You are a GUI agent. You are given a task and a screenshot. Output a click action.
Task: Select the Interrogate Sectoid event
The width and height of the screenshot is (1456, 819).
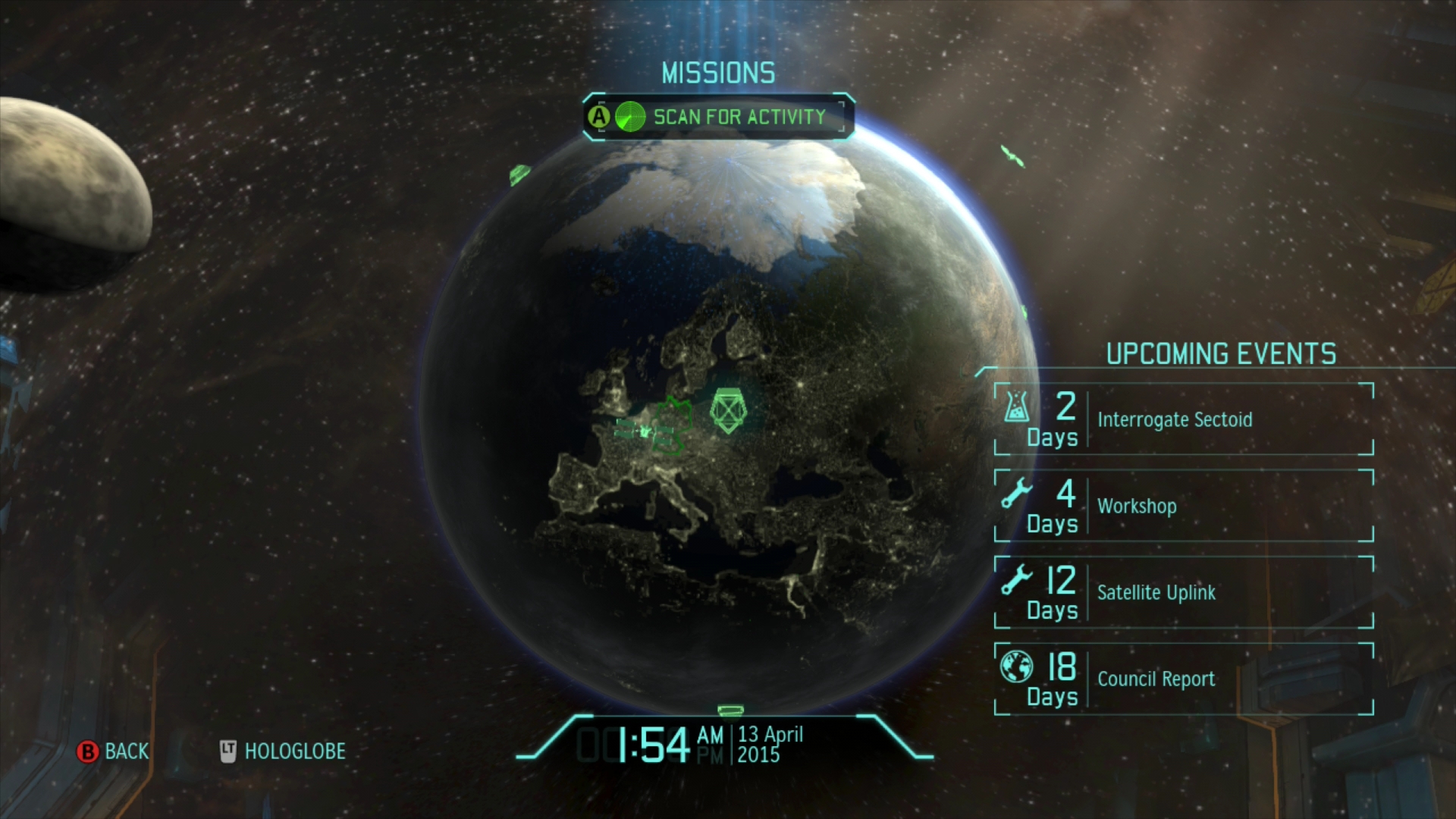pyautogui.click(x=1183, y=419)
